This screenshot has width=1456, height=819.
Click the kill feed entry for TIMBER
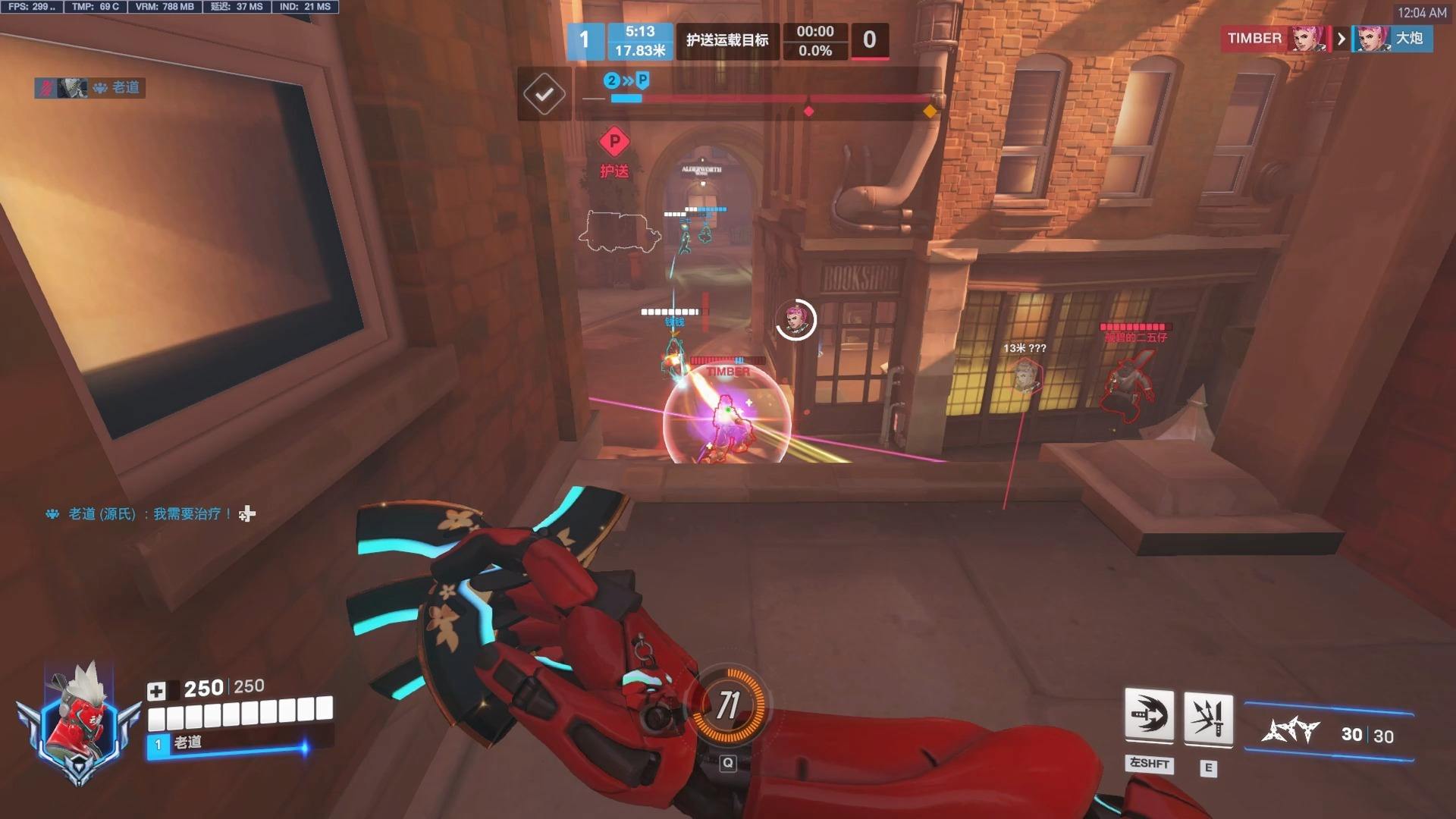(x=1326, y=39)
